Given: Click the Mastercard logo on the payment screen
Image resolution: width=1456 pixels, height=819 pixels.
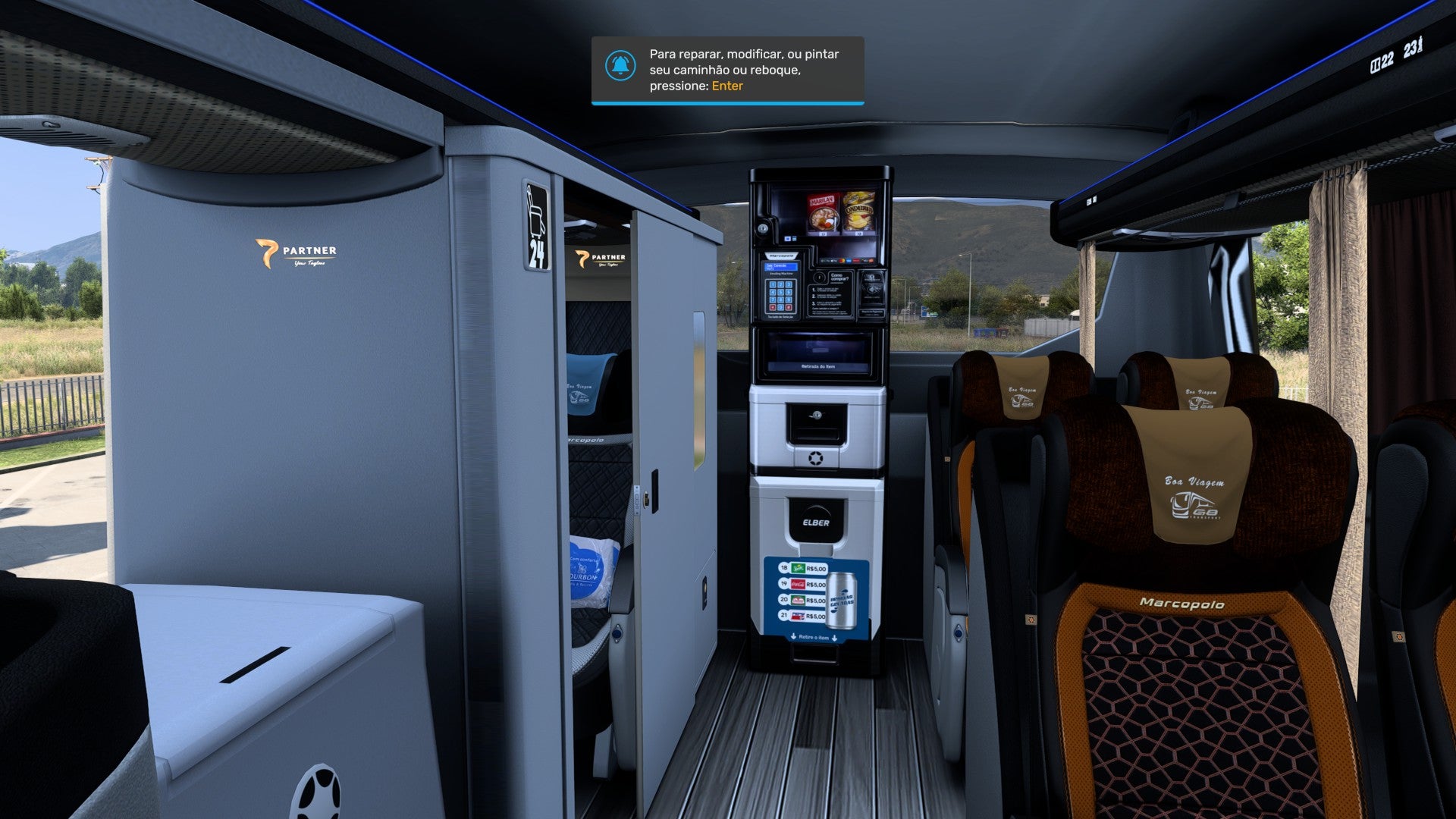Looking at the screenshot, I should coord(842,259).
